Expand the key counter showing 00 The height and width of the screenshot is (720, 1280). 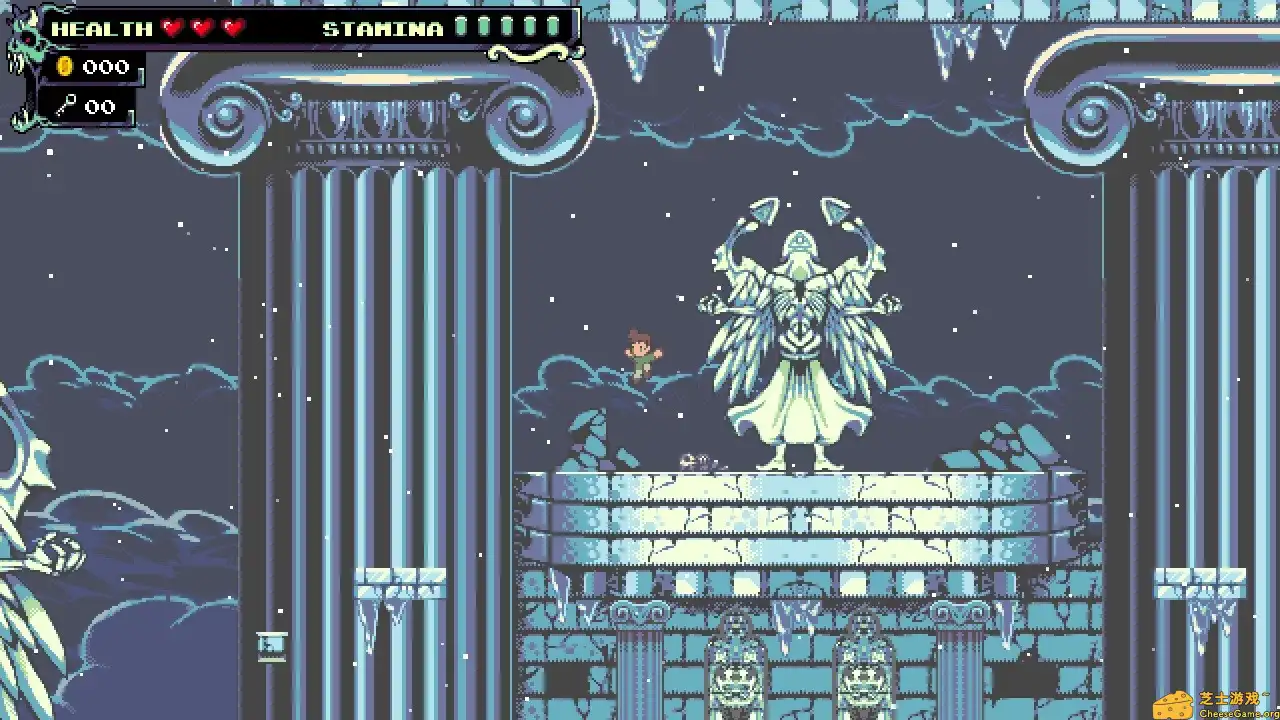click(x=100, y=106)
